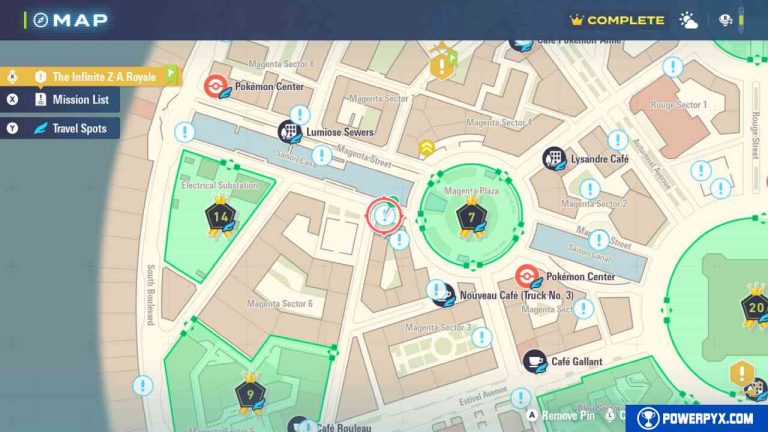Select the Pokémon Center on Magenta Sector 8
The image size is (768, 432).
coord(216,87)
